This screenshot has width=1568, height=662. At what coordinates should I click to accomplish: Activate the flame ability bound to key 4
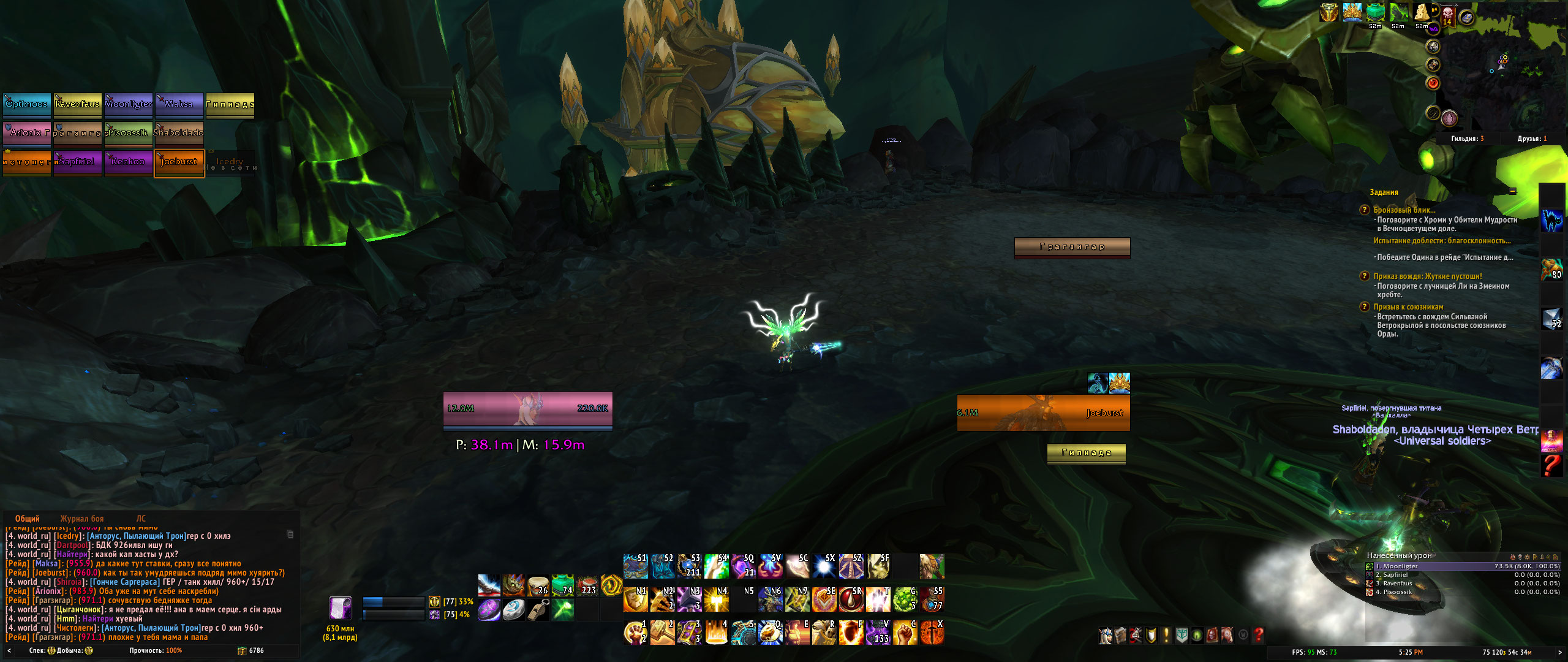pyautogui.click(x=716, y=633)
